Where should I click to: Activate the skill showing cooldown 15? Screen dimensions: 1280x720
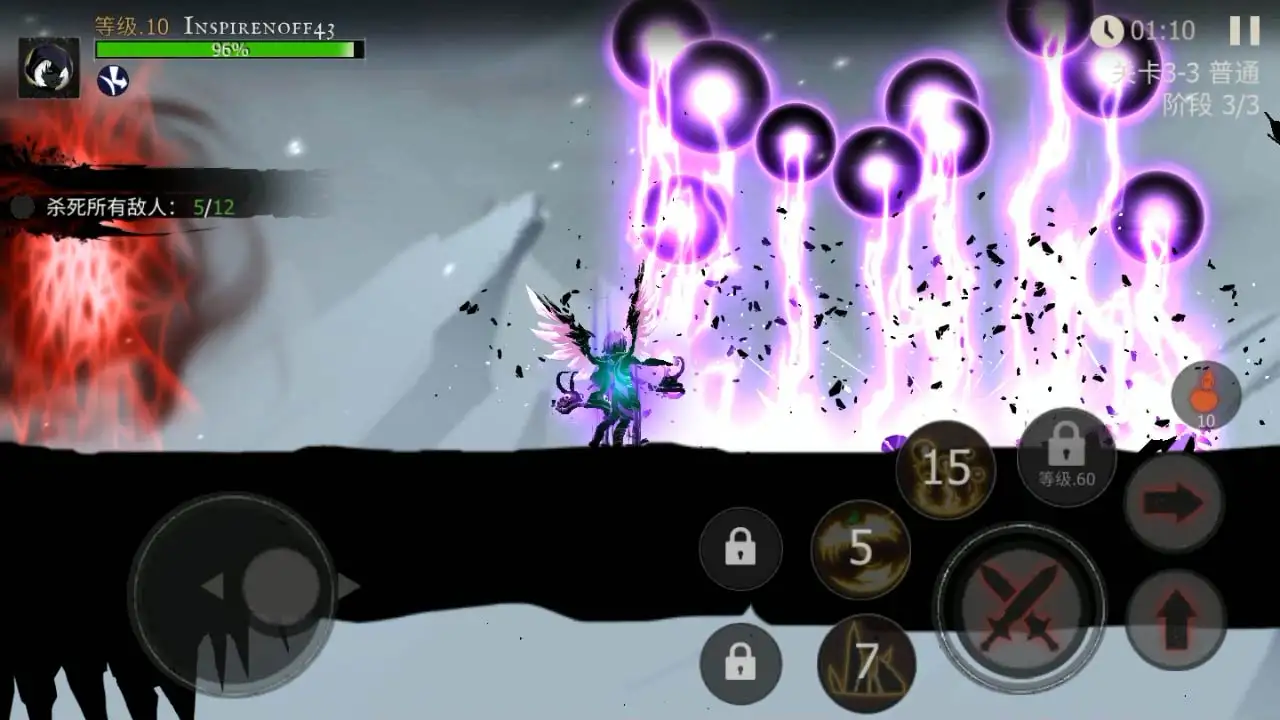pos(945,467)
